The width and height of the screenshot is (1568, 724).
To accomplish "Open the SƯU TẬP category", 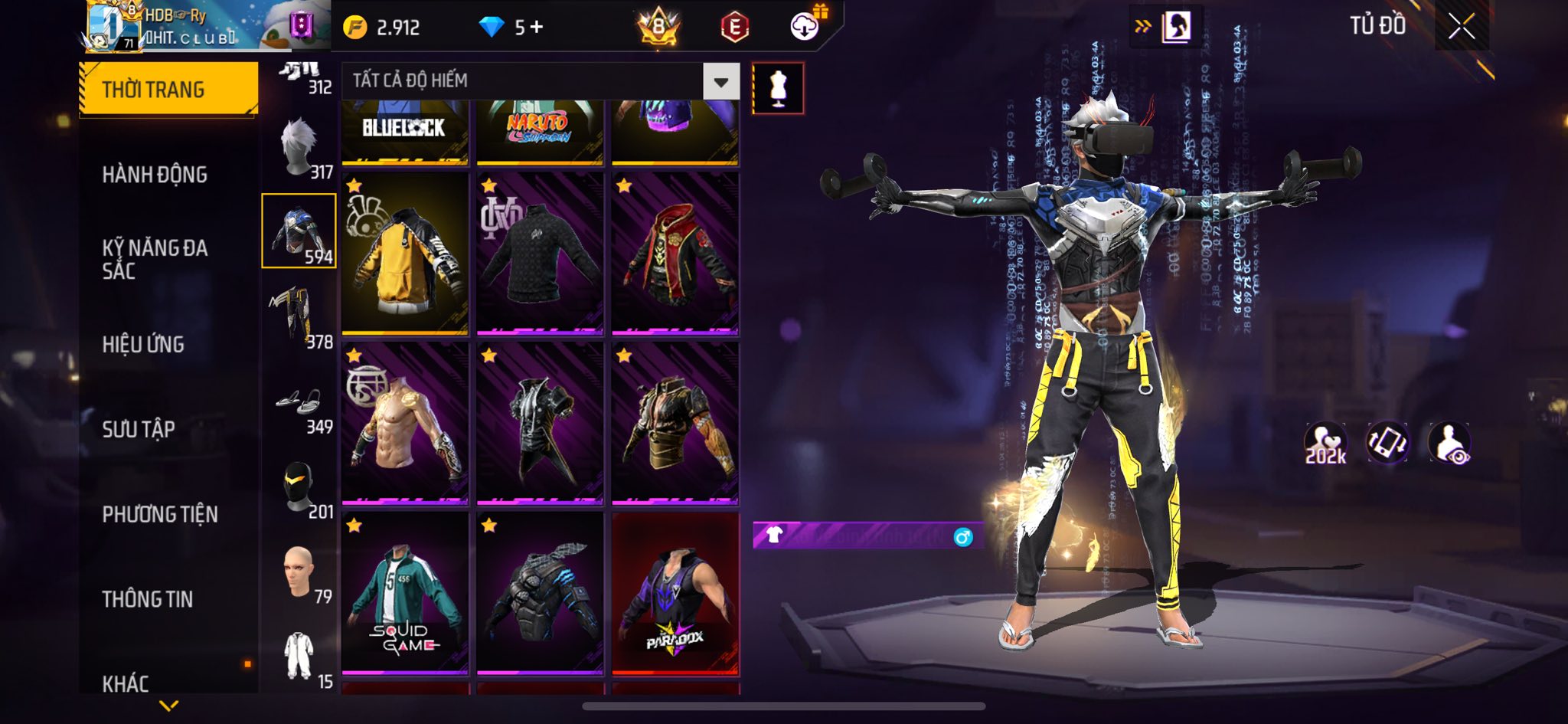I will [x=139, y=429].
